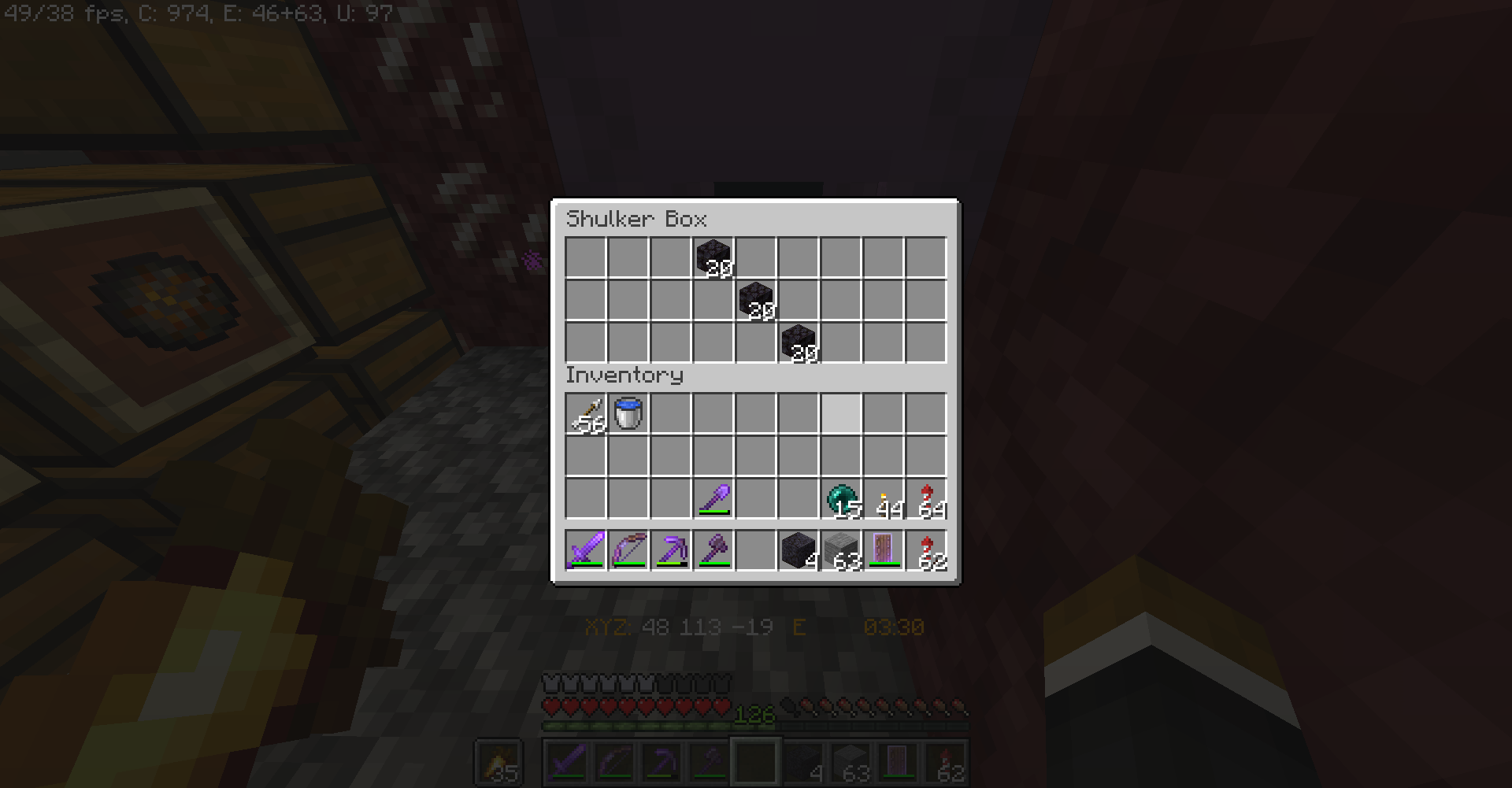Pick up the 44 torches
This screenshot has width=1512, height=788.
pos(884,496)
